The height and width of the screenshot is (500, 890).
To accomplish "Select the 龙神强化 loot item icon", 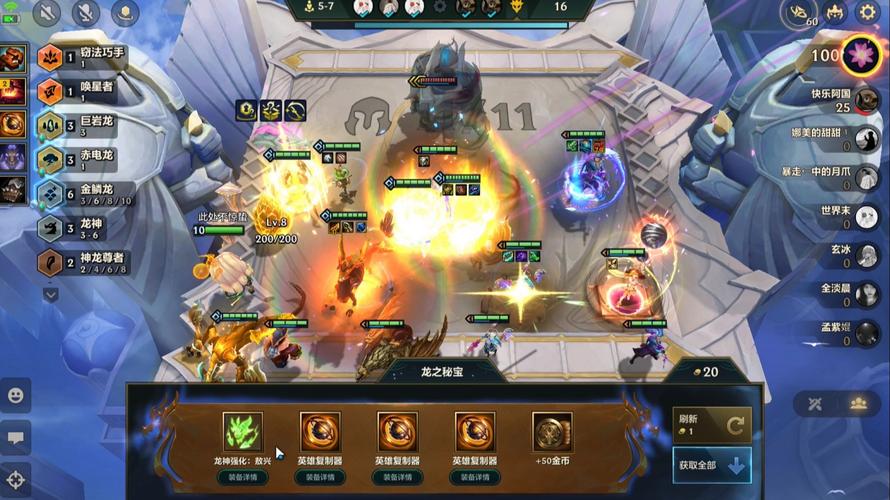I will [x=242, y=432].
